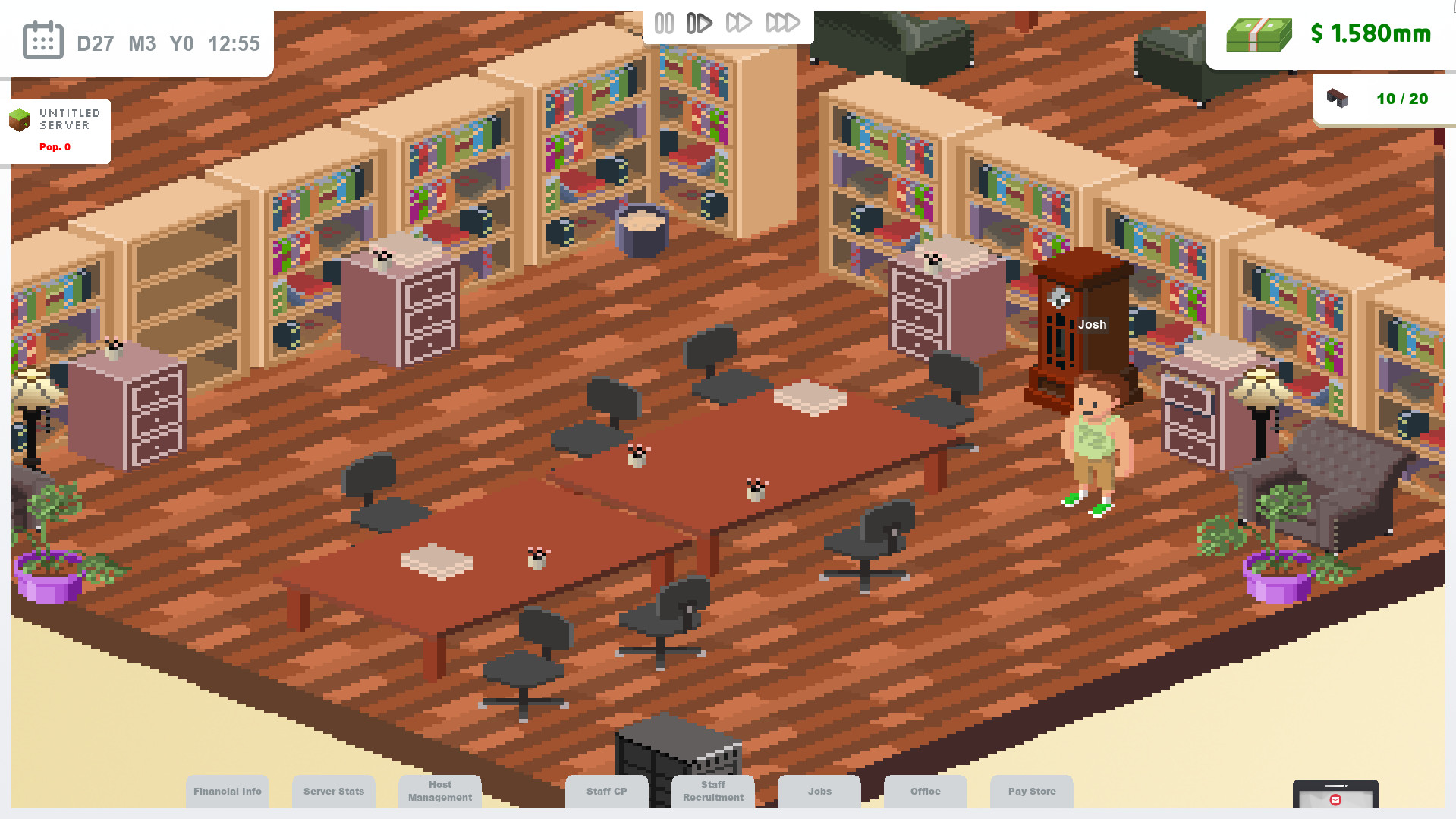1456x819 pixels.
Task: Select normal play speed
Action: click(x=699, y=23)
